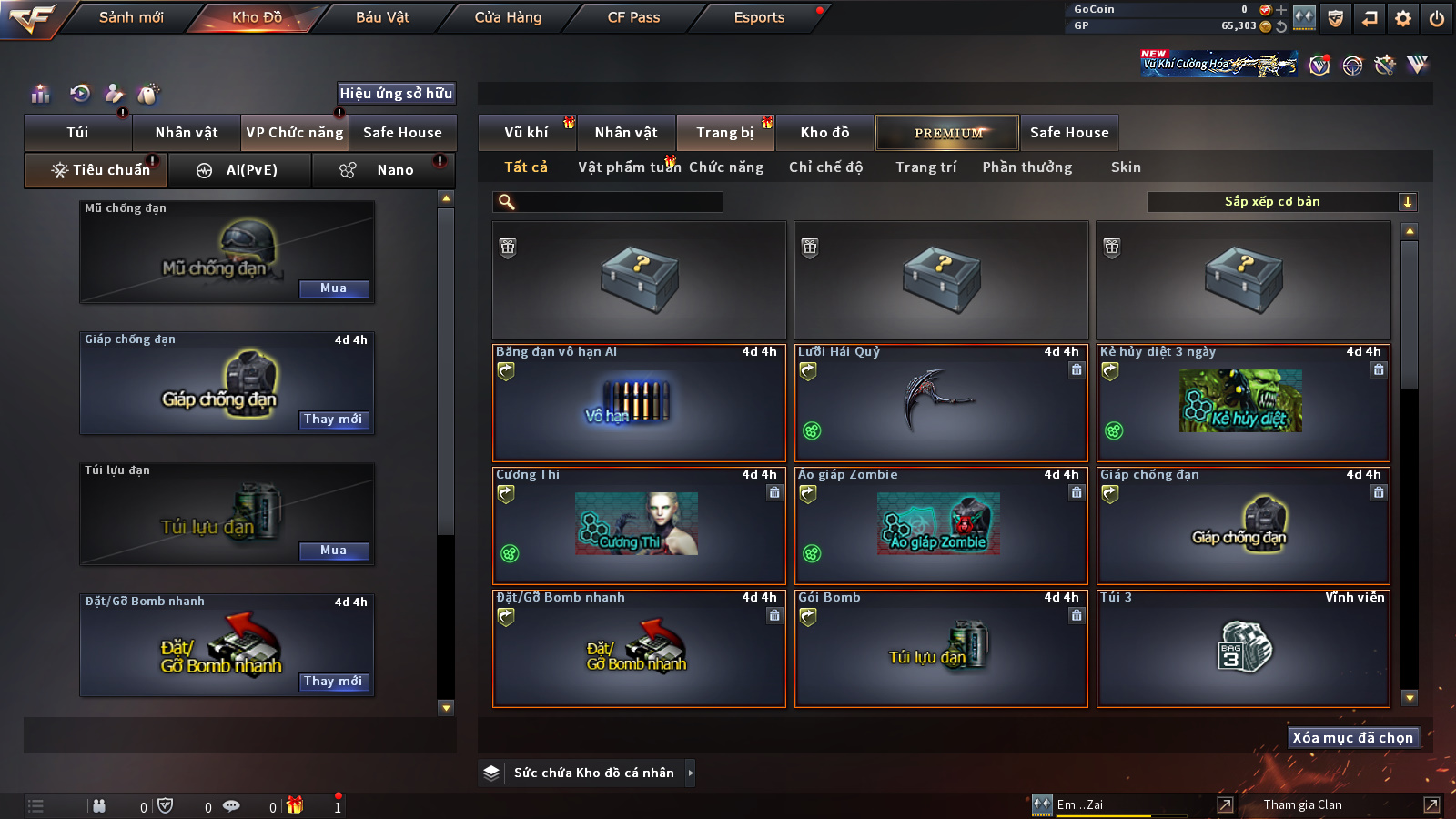Pick the Túi 3 bag item
Screen dimensions: 1456x819
point(1243,649)
